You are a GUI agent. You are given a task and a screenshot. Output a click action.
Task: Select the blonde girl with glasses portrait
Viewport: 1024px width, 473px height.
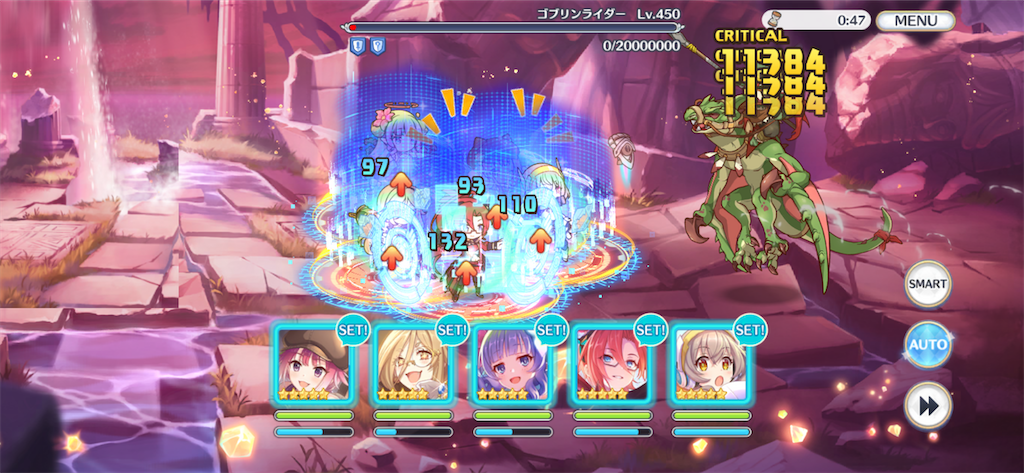point(413,364)
